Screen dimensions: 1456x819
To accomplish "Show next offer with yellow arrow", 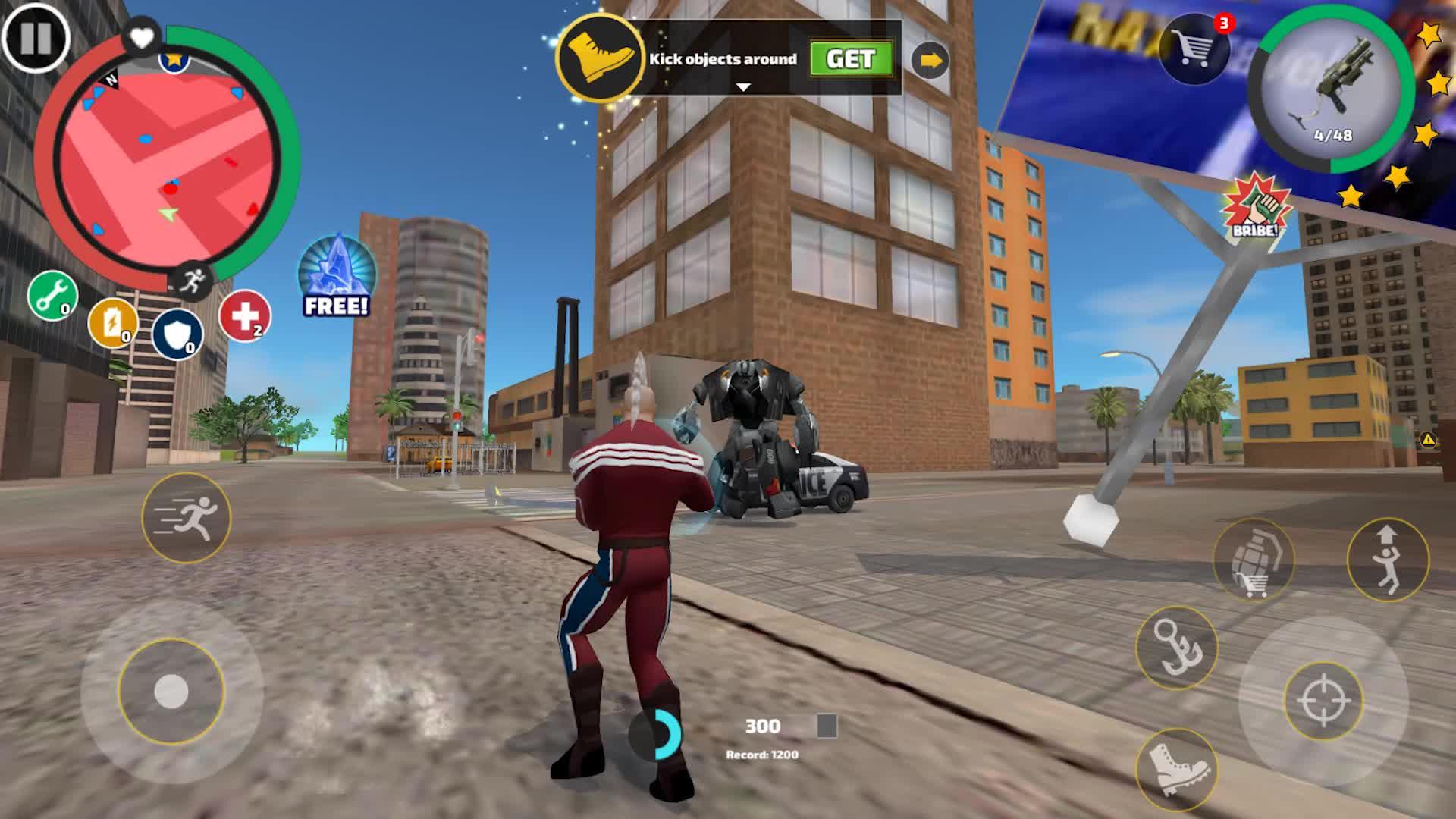I will click(x=930, y=60).
